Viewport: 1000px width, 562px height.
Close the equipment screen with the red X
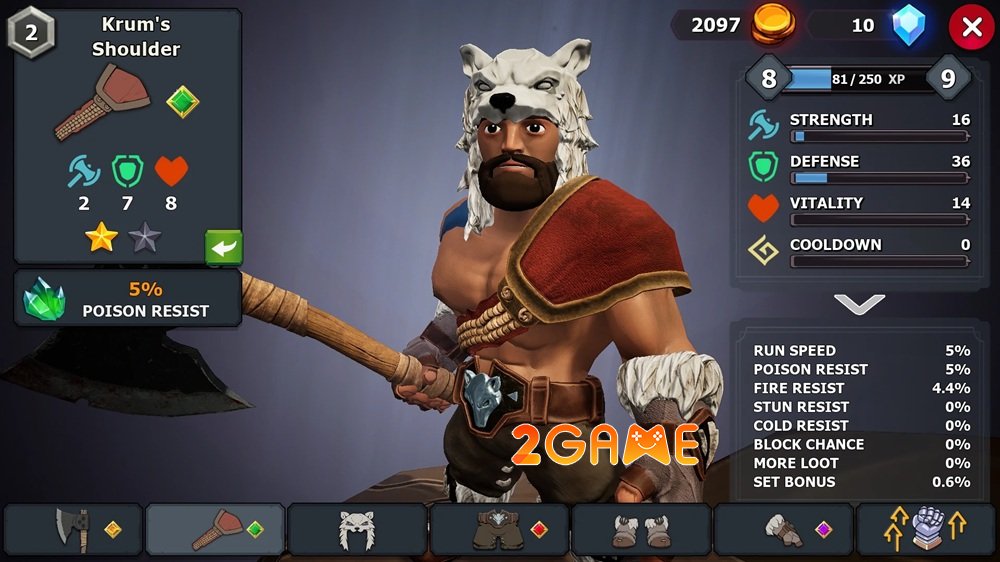971,27
